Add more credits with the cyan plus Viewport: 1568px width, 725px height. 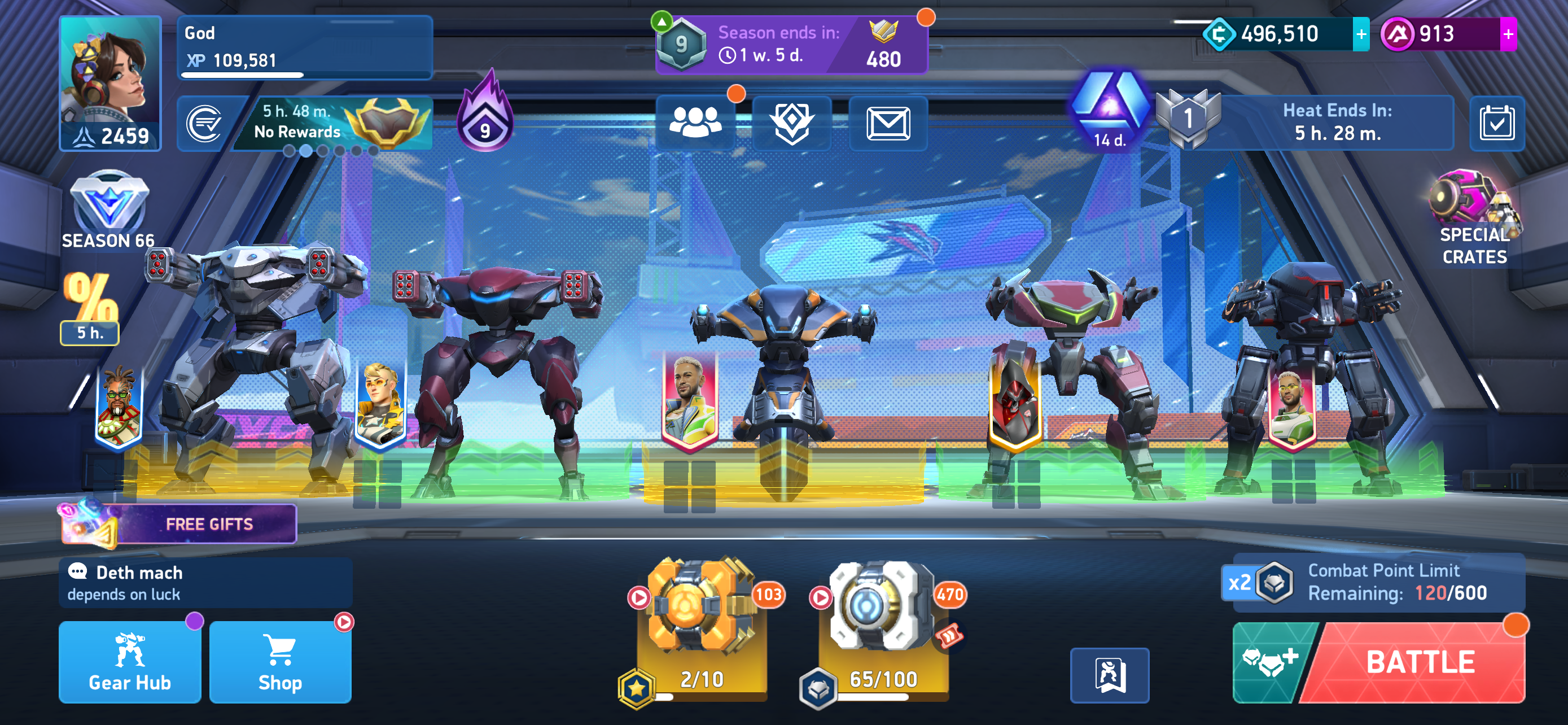1361,34
